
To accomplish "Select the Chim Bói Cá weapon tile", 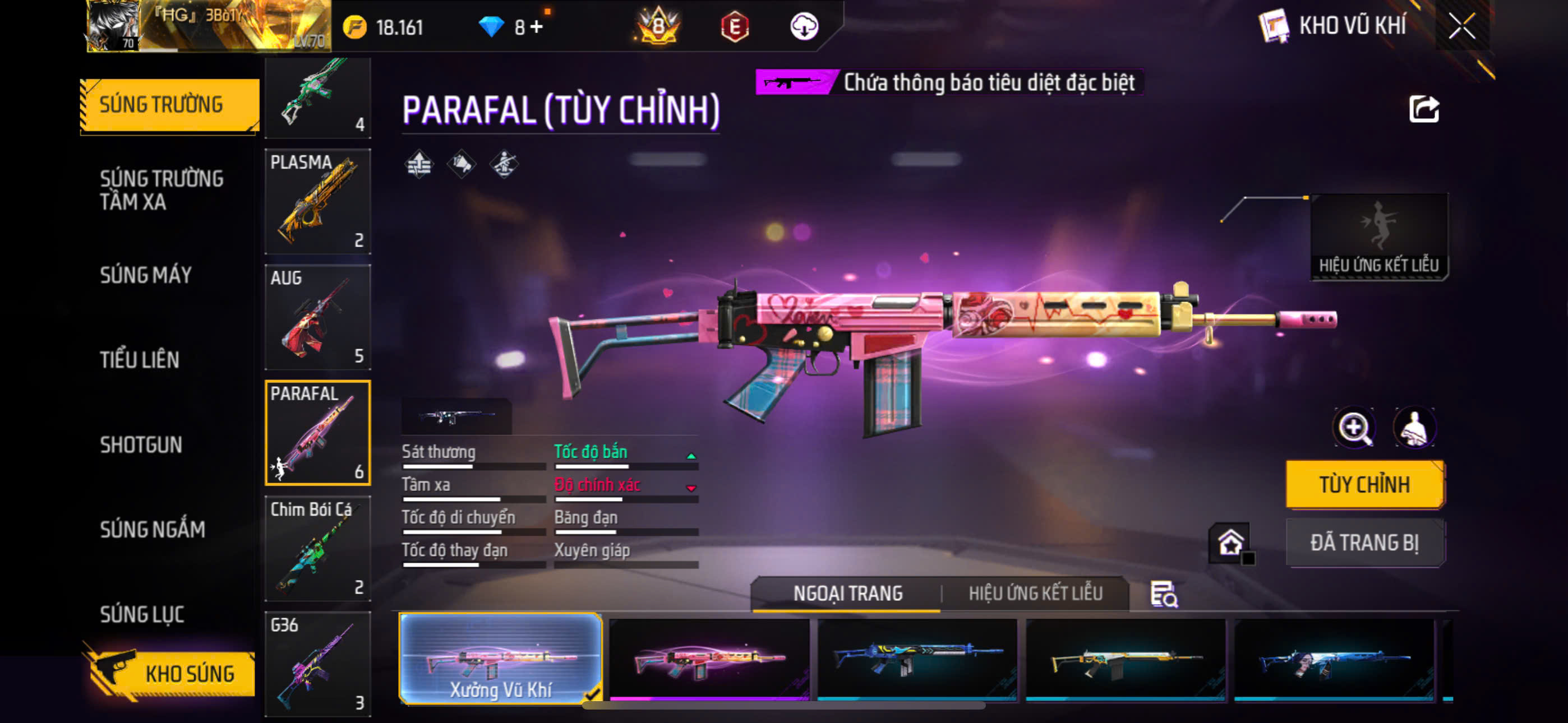I will click(318, 548).
